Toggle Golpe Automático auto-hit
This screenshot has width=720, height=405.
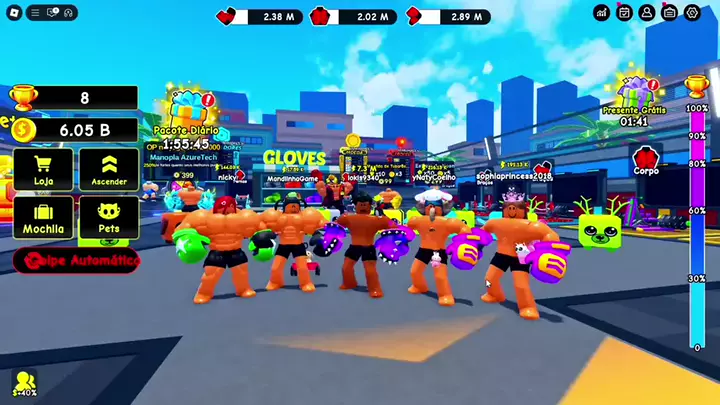click(77, 261)
